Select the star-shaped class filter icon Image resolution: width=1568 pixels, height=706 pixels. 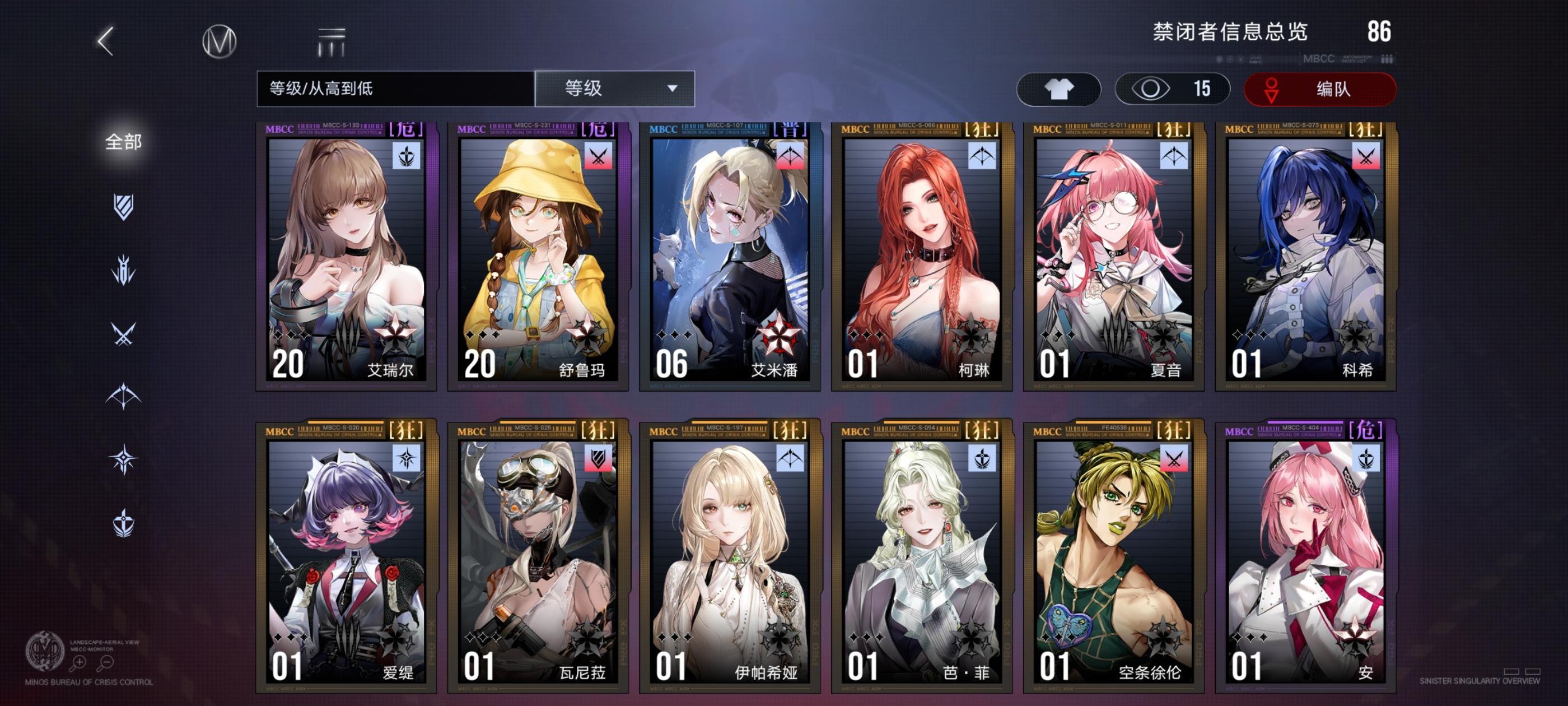tap(125, 458)
